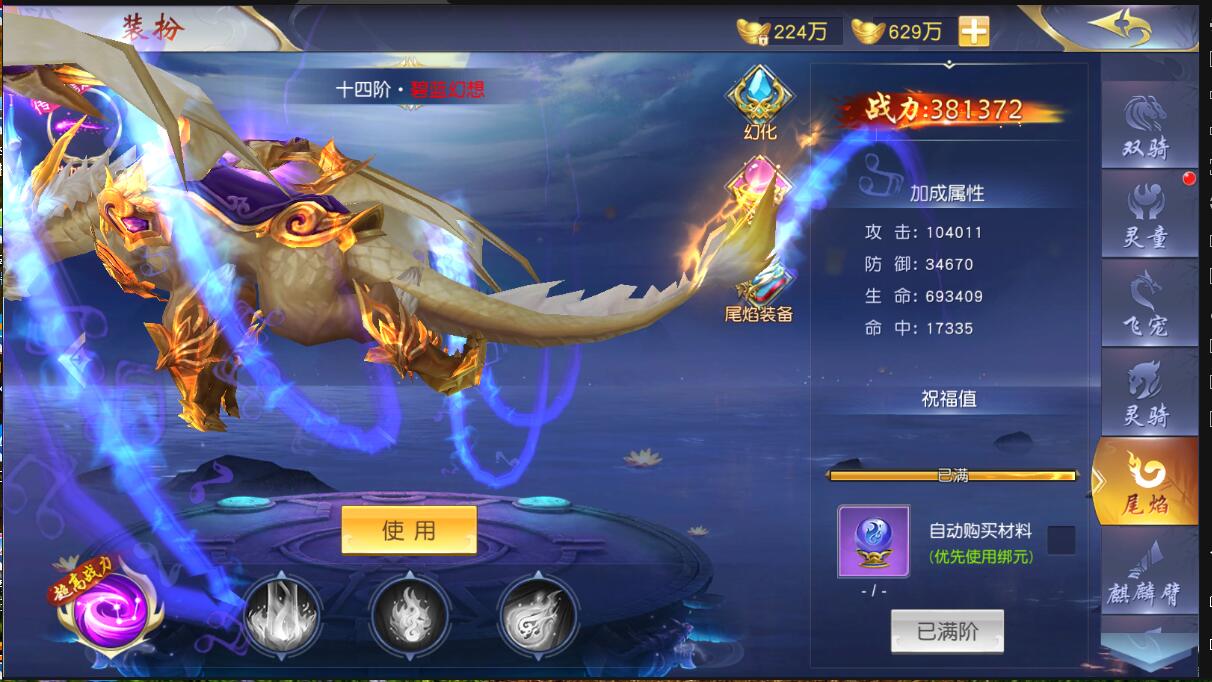Click the 已满阶 button
This screenshot has width=1212, height=682.
pyautogui.click(x=947, y=631)
